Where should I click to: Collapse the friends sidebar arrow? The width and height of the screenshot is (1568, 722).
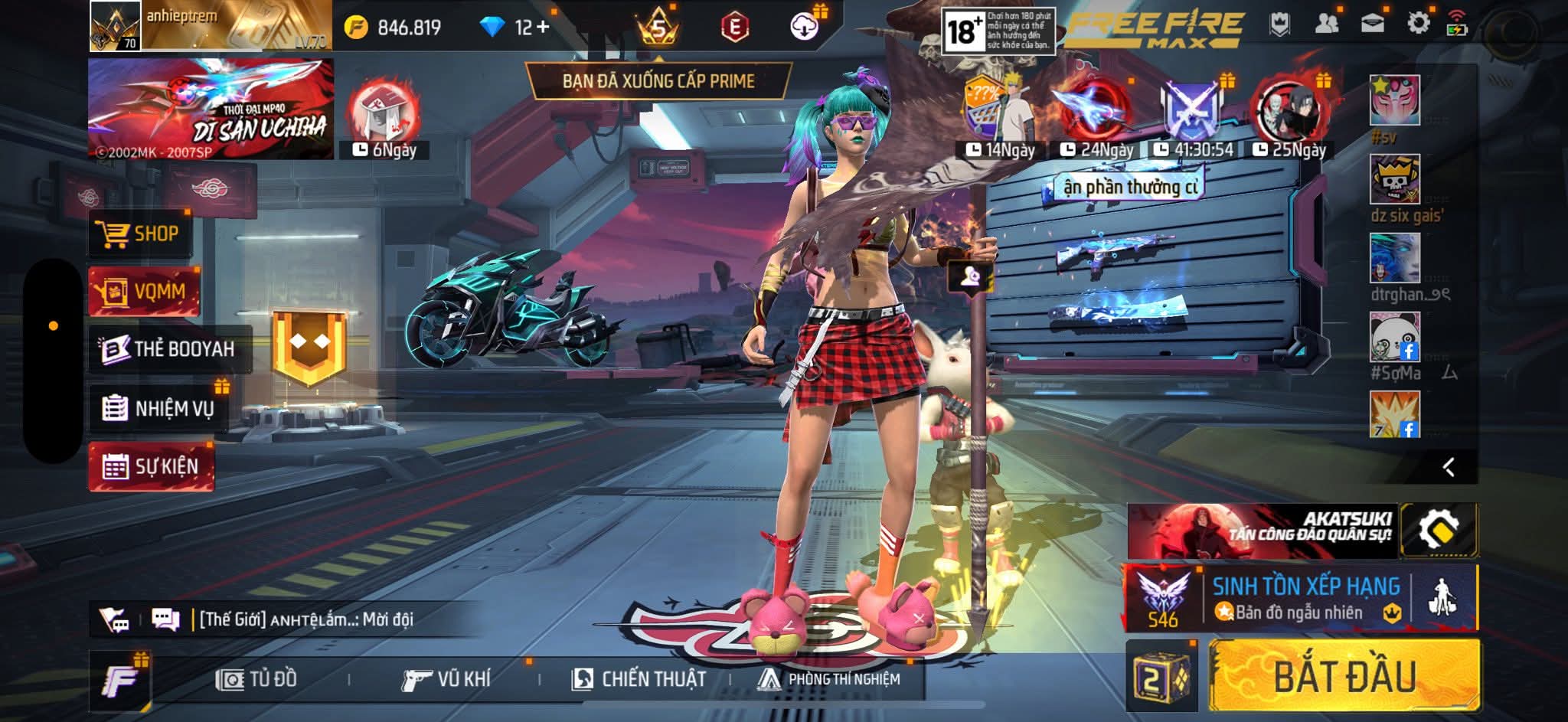pyautogui.click(x=1448, y=467)
